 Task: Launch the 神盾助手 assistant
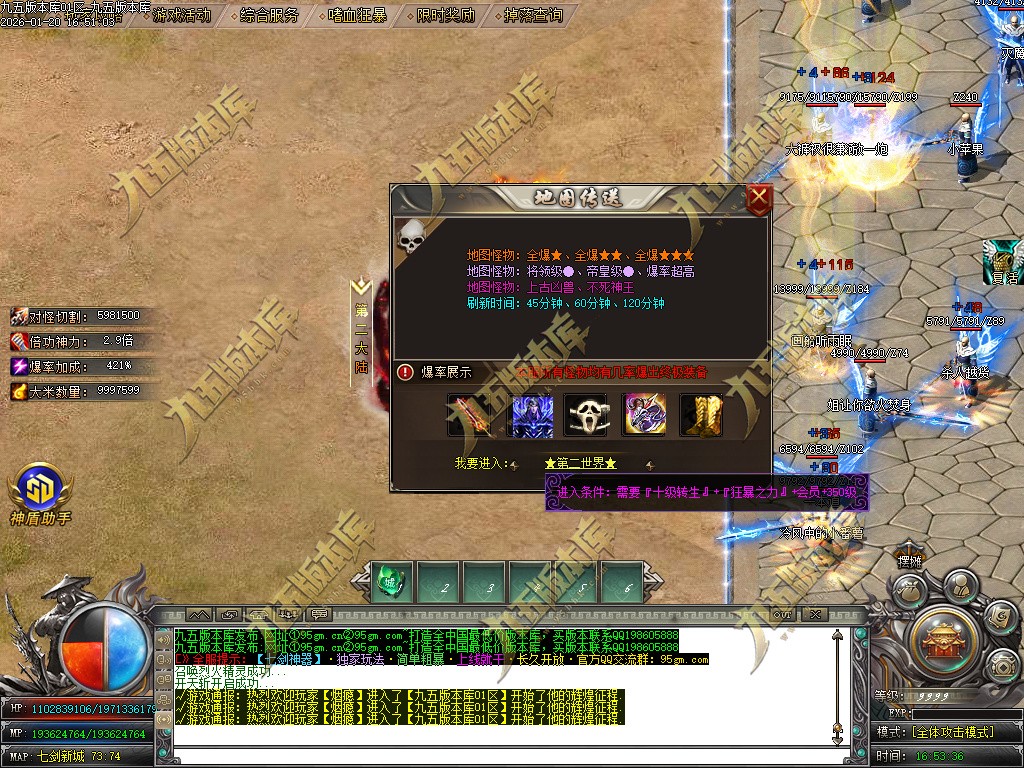pyautogui.click(x=39, y=490)
